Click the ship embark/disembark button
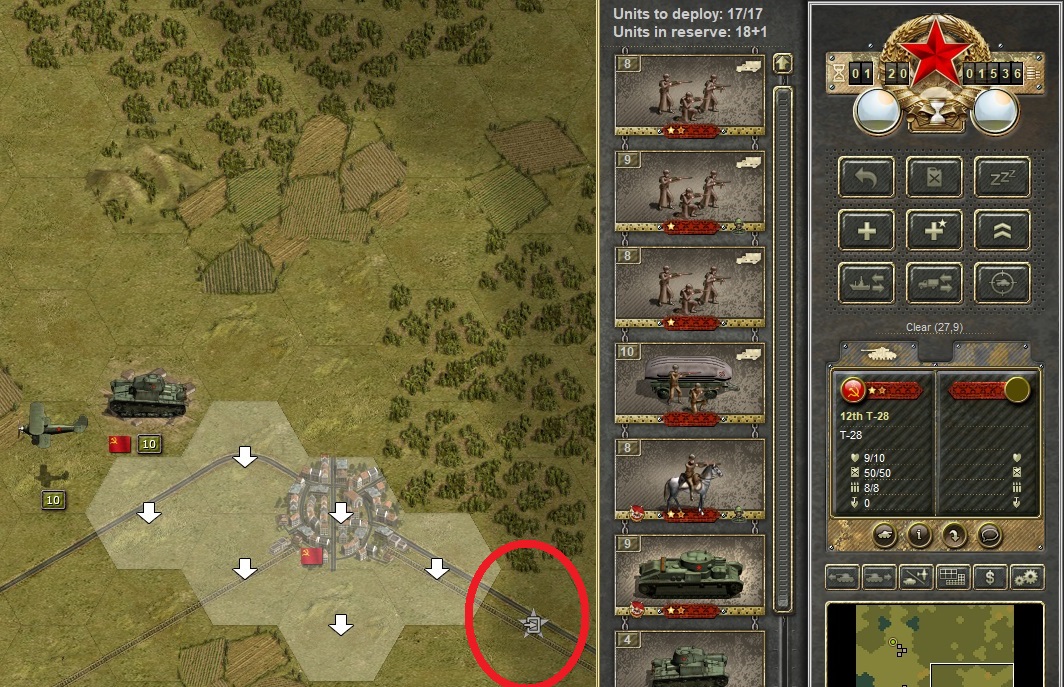The image size is (1064, 687). coord(866,283)
